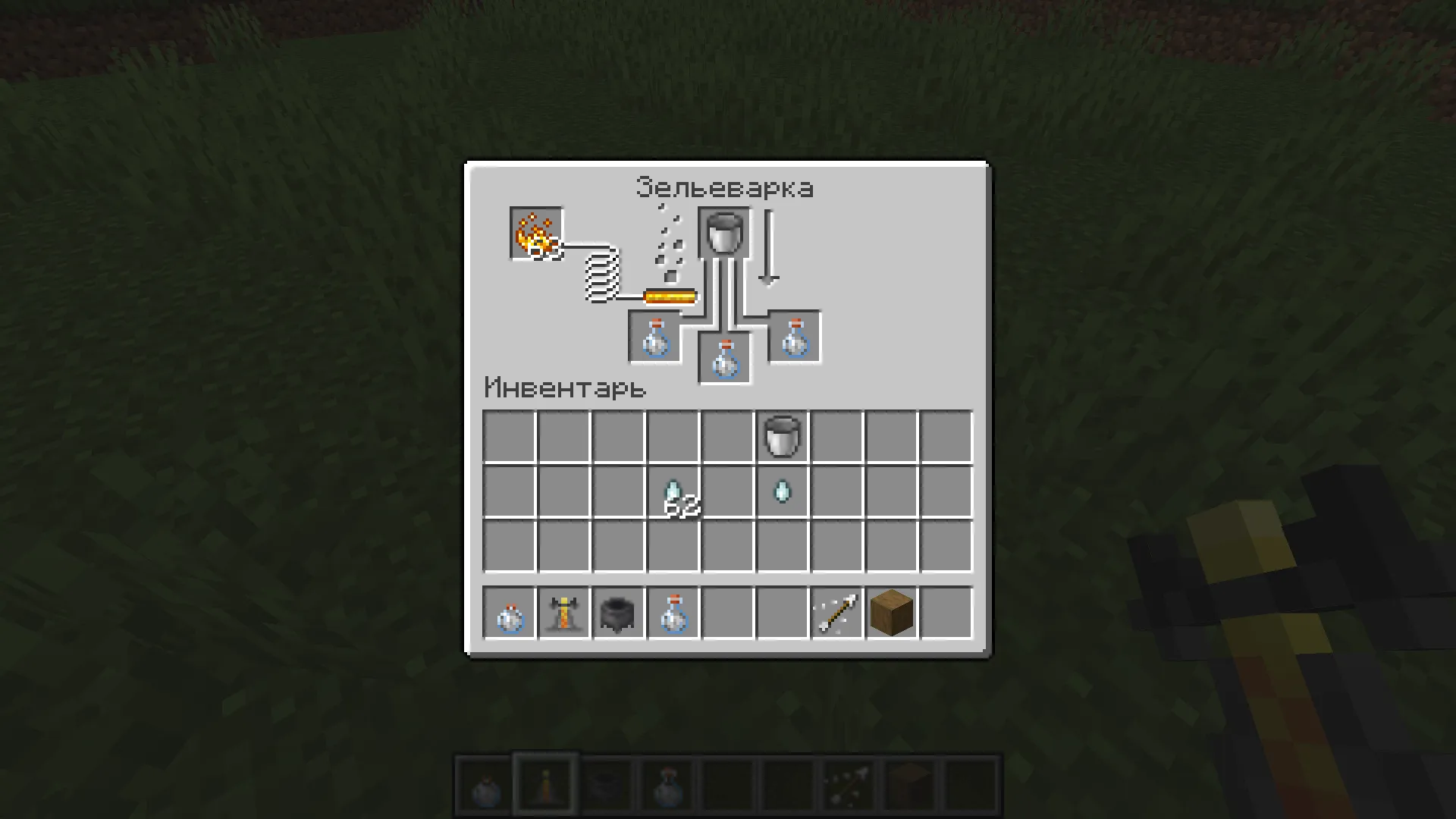
Task: Click the blaze fuel bar indicator
Action: 669,296
